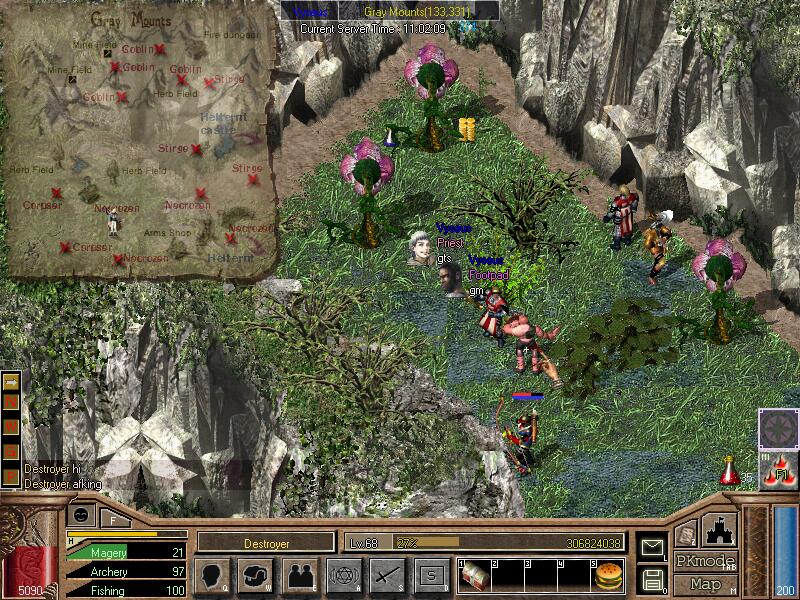Open the two-people party button
Screen dimensions: 800x600
click(x=298, y=575)
